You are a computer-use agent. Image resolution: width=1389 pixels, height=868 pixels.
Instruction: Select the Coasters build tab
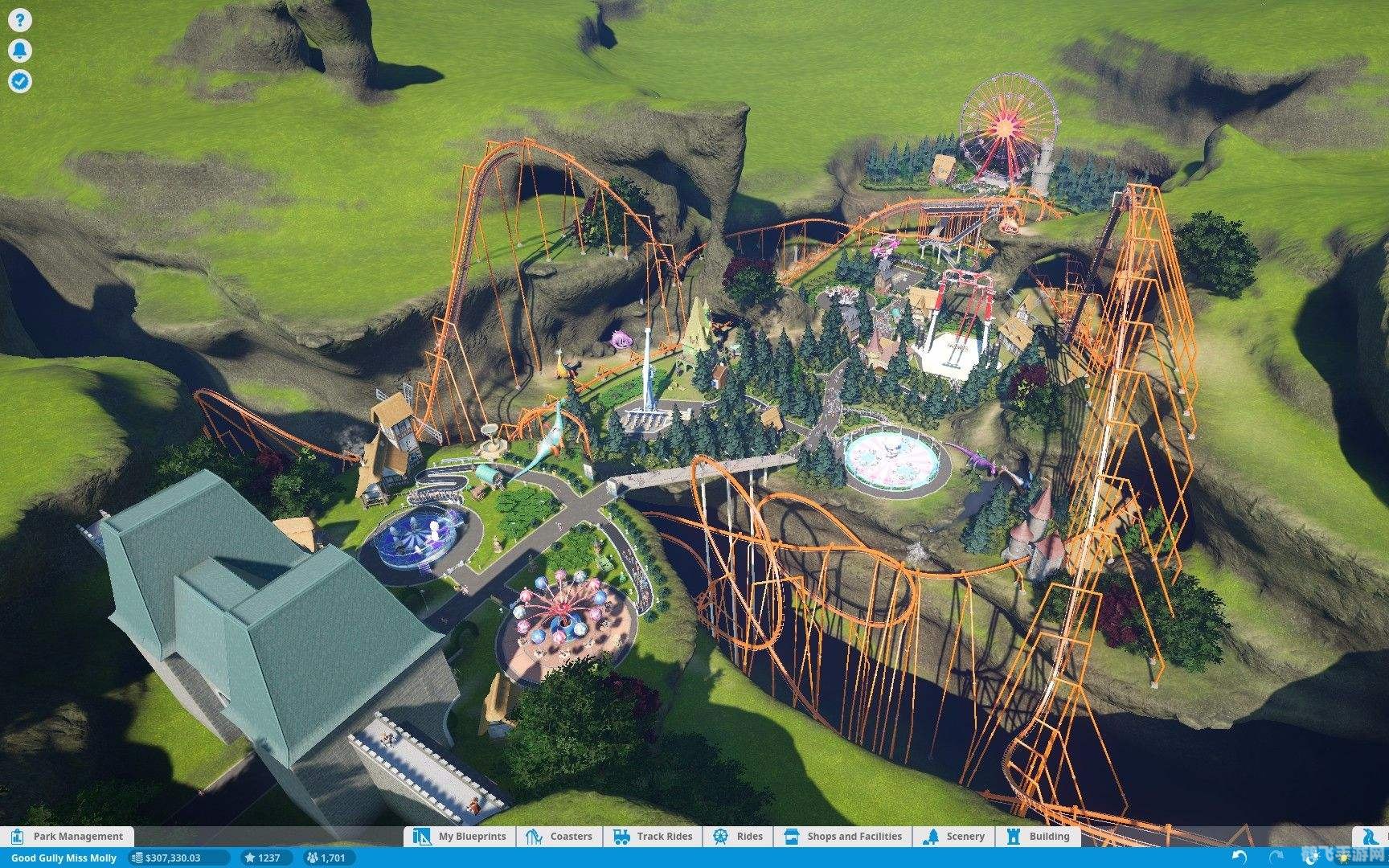[559, 837]
